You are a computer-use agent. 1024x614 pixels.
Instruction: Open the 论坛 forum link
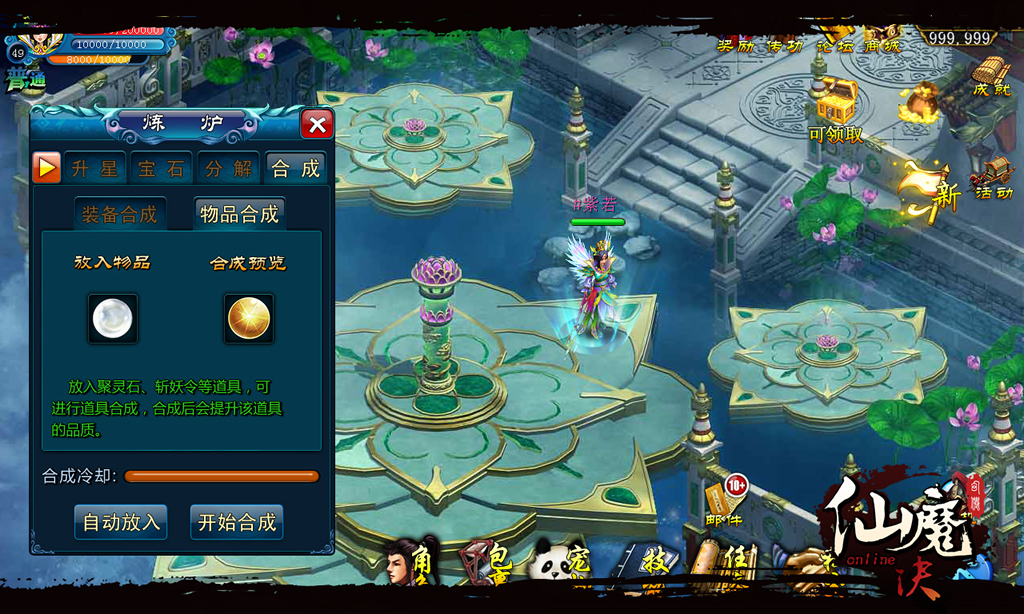[x=835, y=45]
